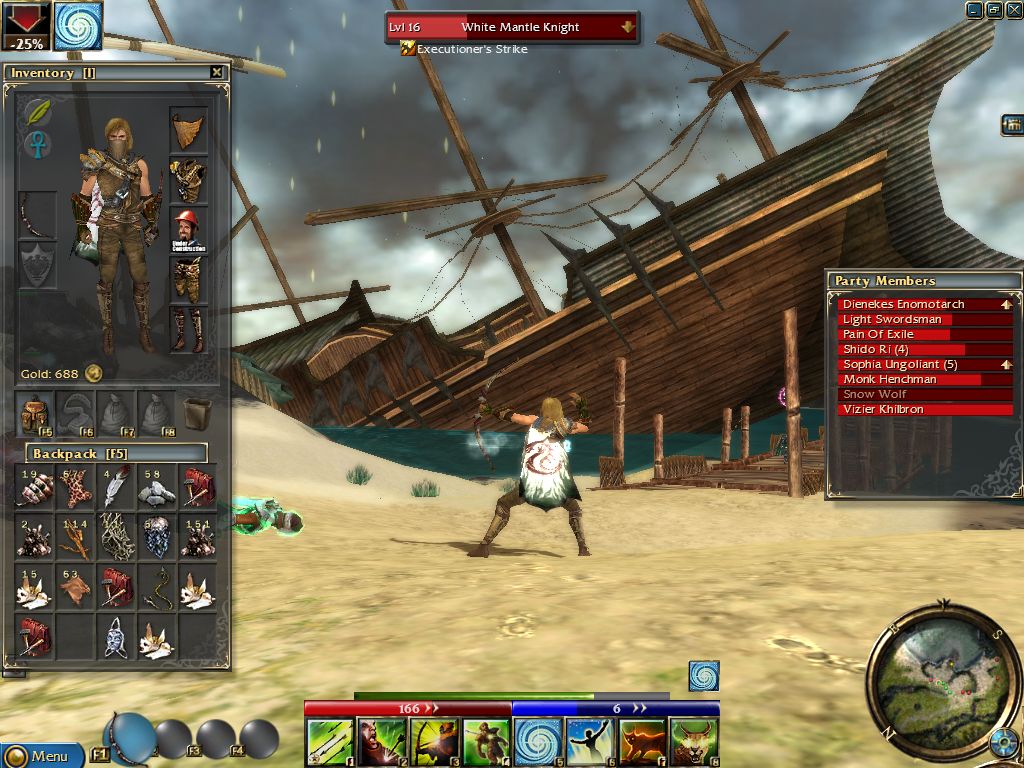Select the Backpack bag tab
1024x768 pixels.
point(35,411)
